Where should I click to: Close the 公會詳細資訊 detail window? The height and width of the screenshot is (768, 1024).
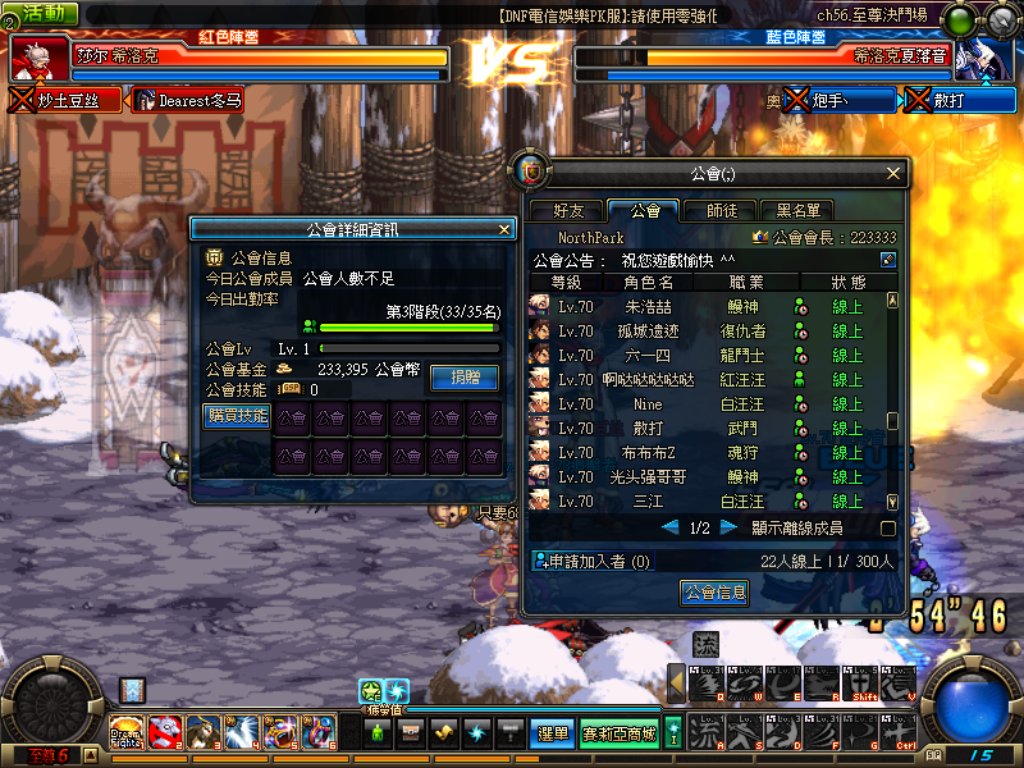coord(504,229)
